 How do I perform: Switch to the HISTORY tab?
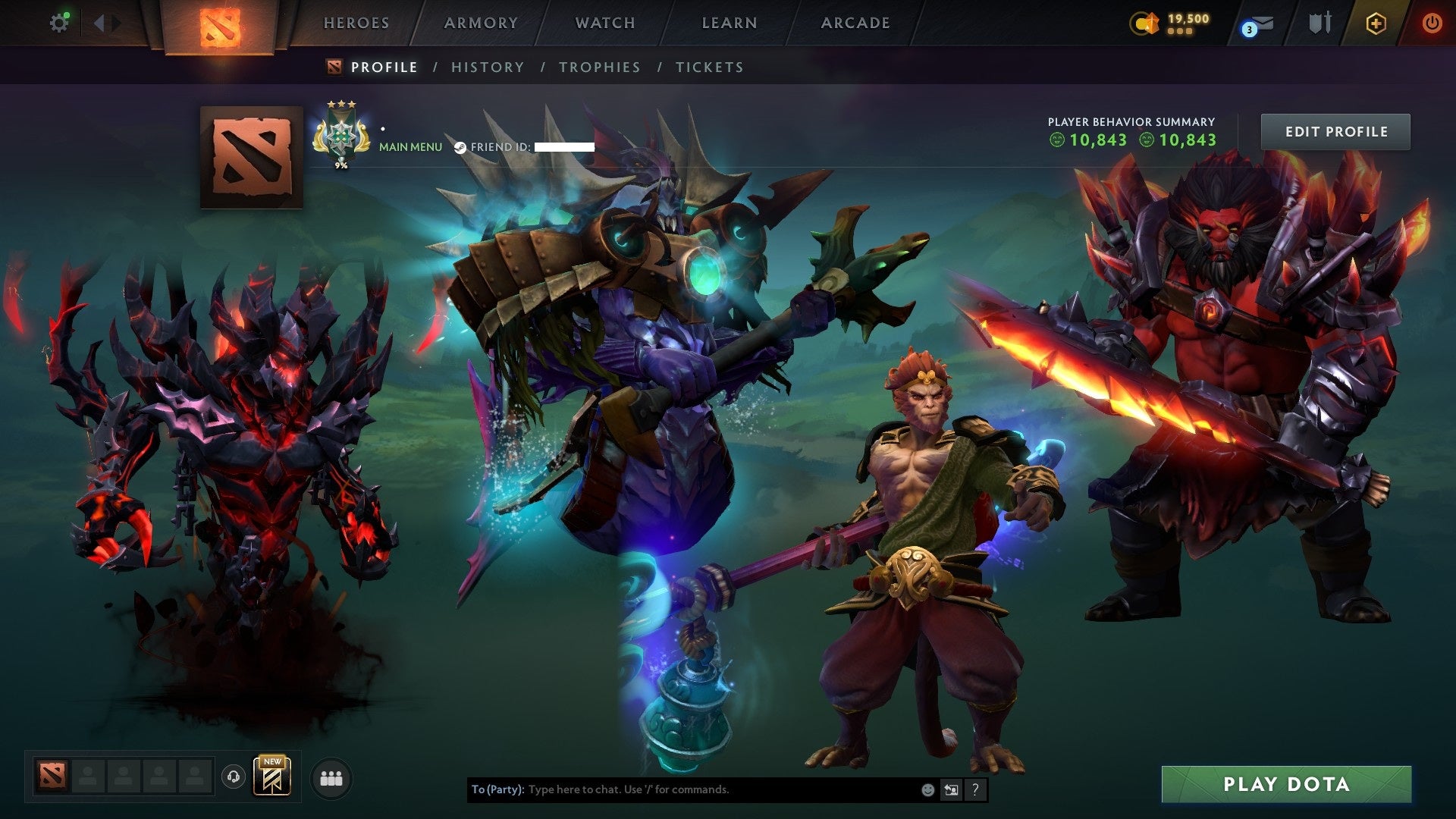[487, 67]
